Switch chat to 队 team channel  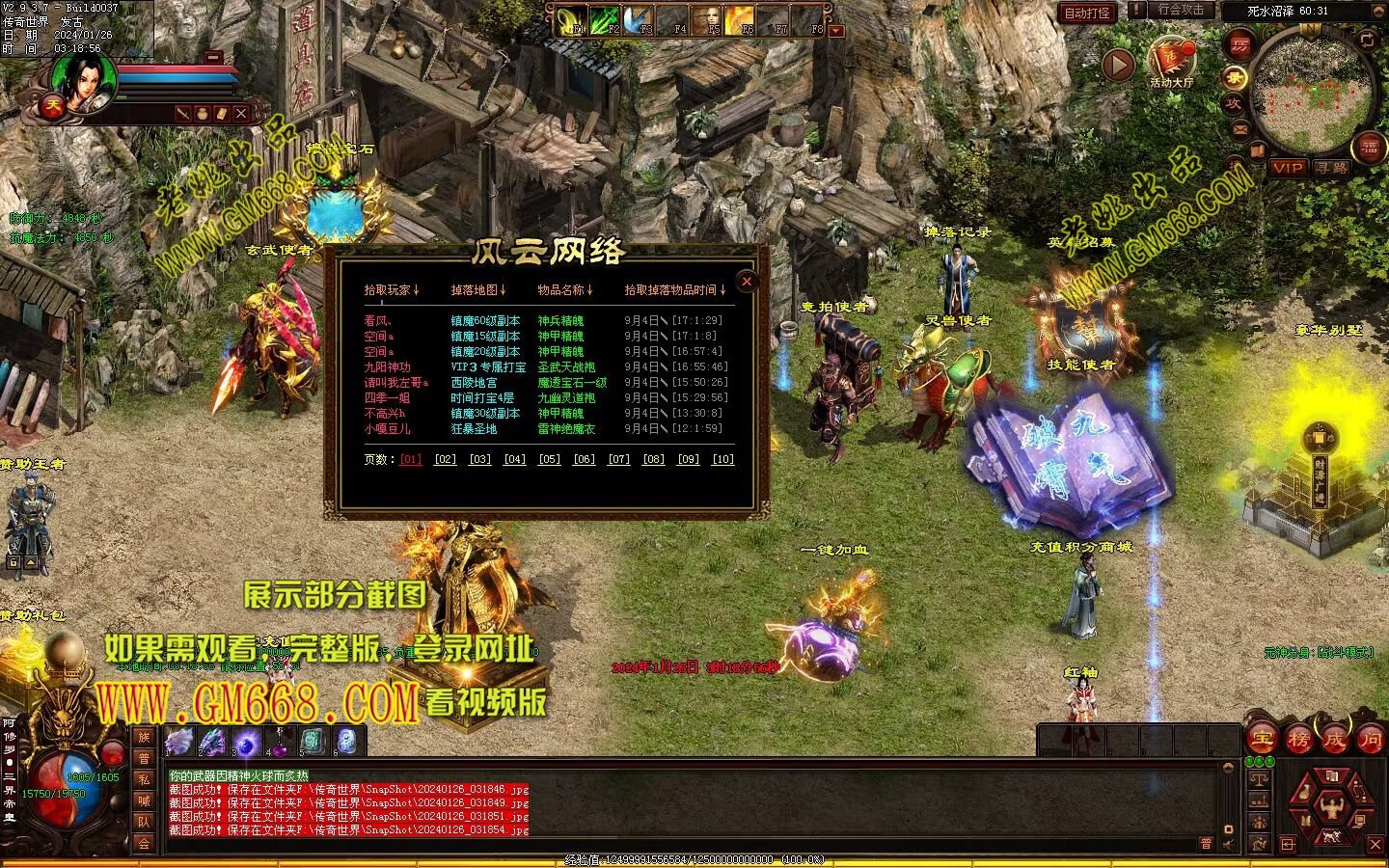click(x=144, y=822)
